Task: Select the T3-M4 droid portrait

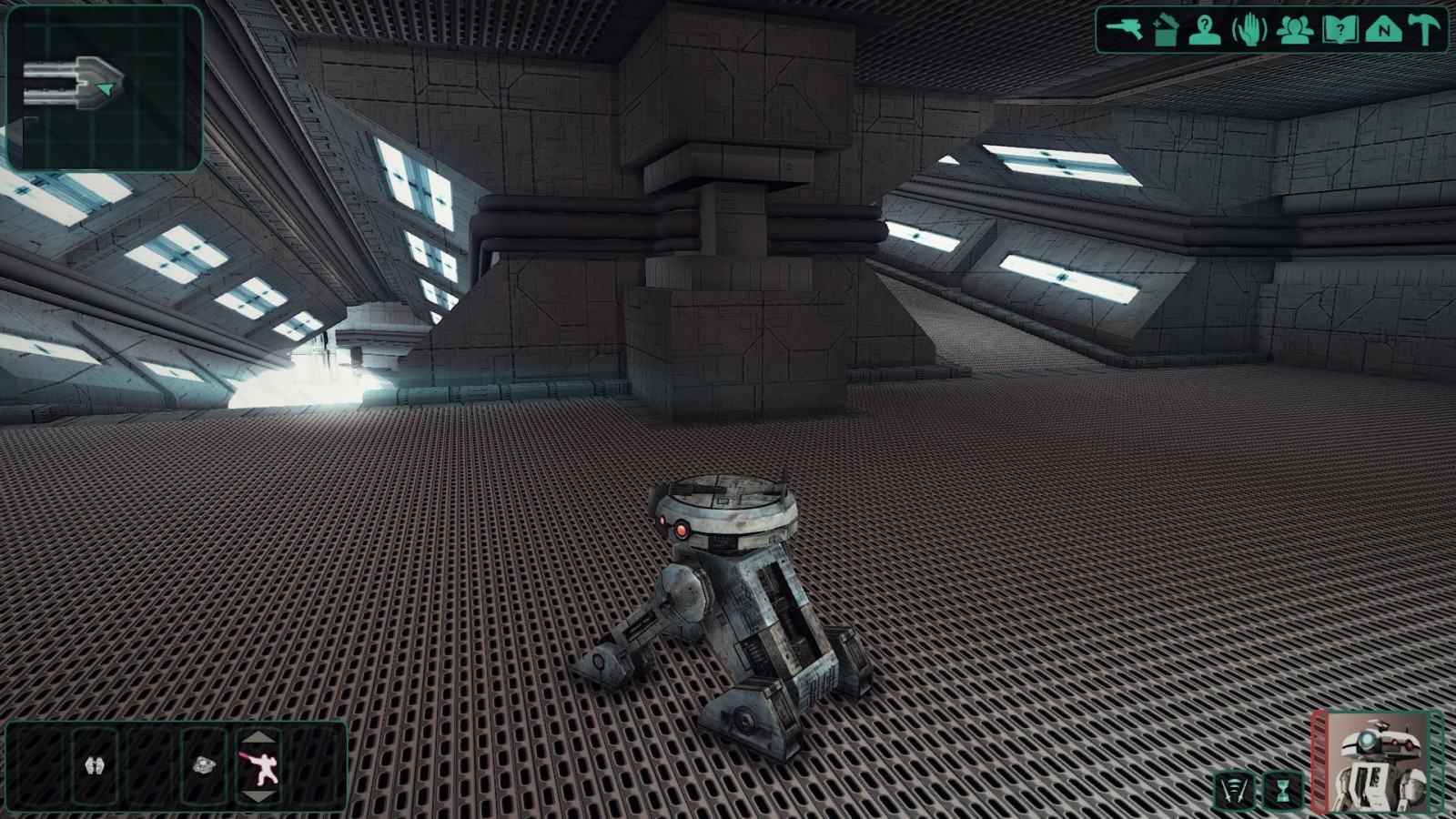Action: (1378, 763)
